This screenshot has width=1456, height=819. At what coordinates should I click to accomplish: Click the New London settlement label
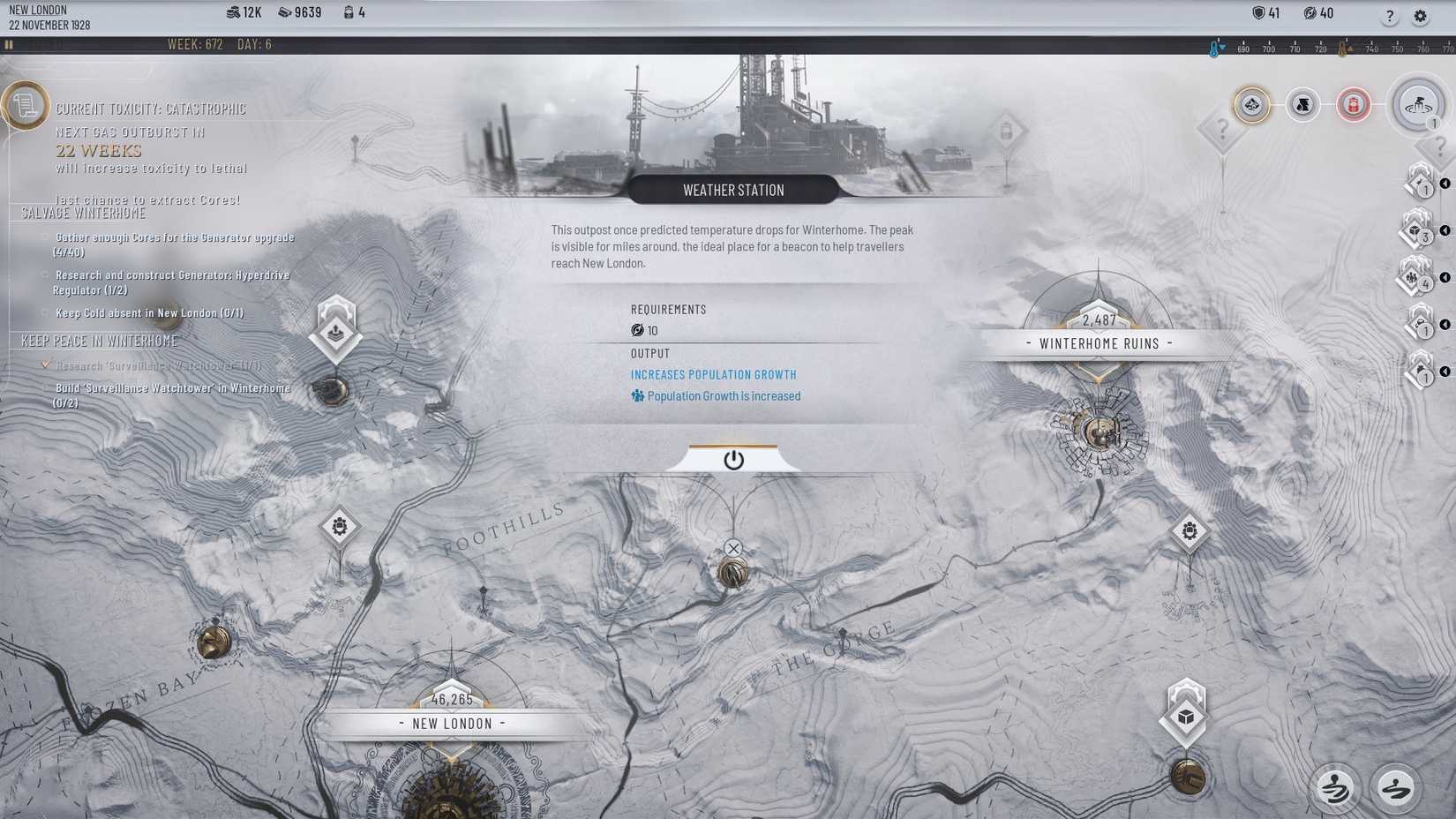(453, 723)
